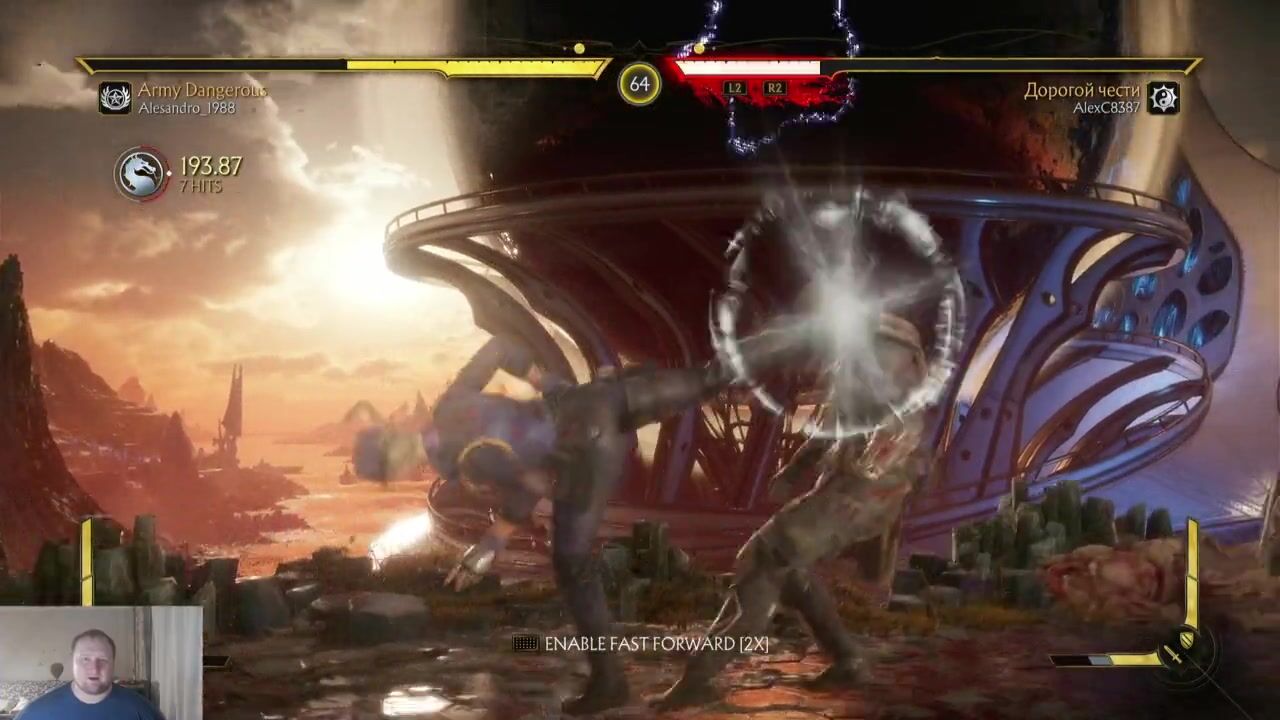The height and width of the screenshot is (720, 1280).
Task: Select the Дорогой чести player name plate
Action: [1081, 91]
